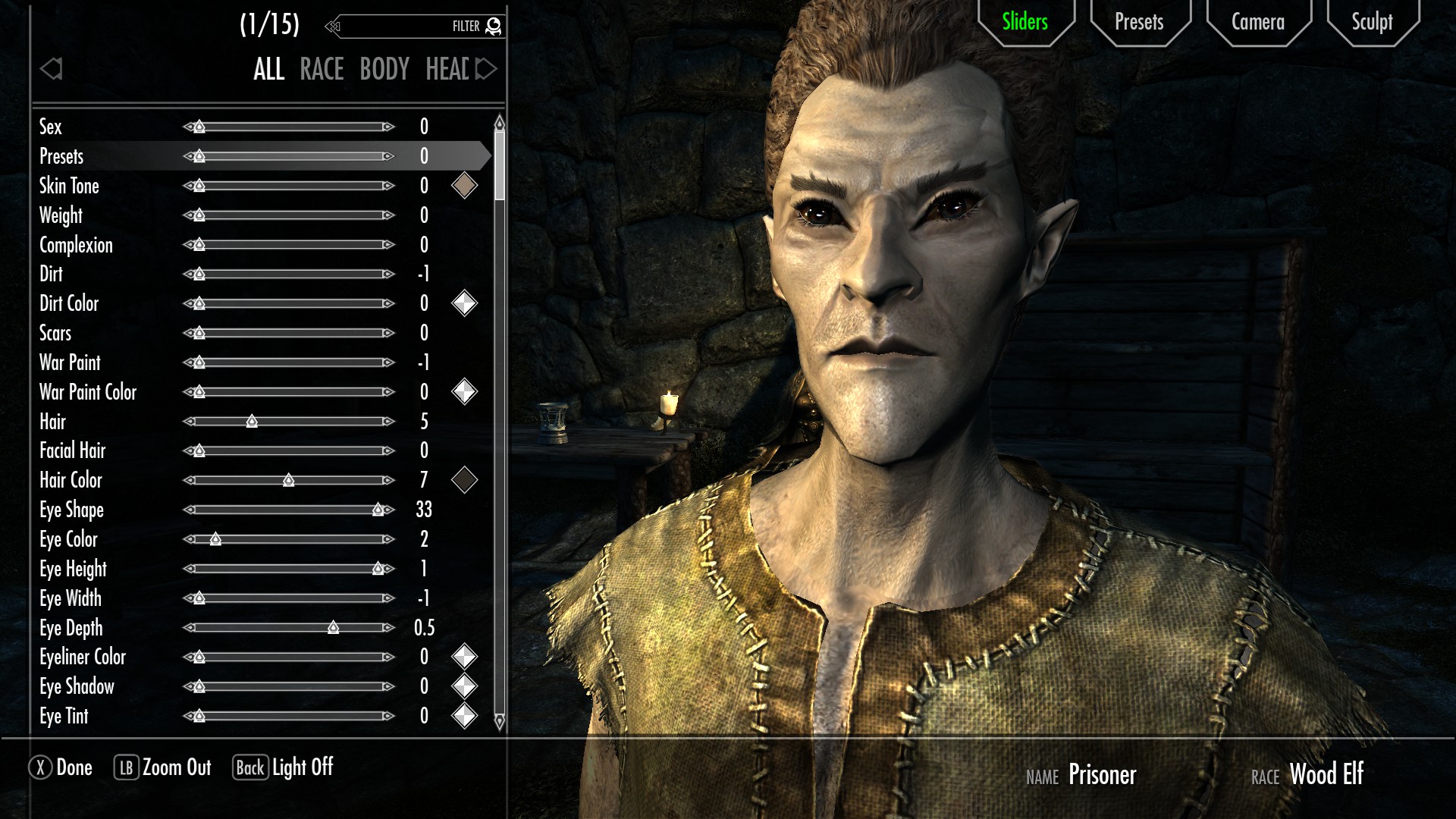Show the RACE category
The height and width of the screenshot is (819, 1456).
pos(322,70)
